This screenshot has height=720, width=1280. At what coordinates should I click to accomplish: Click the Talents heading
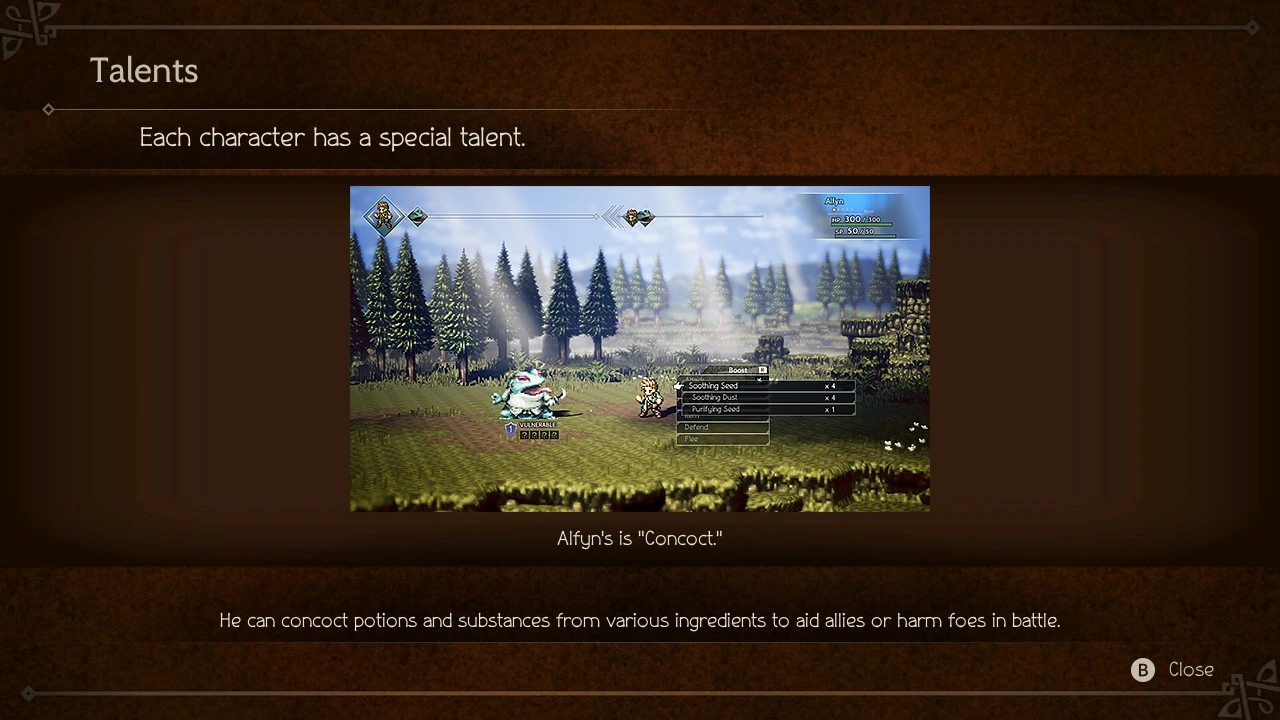tap(144, 70)
